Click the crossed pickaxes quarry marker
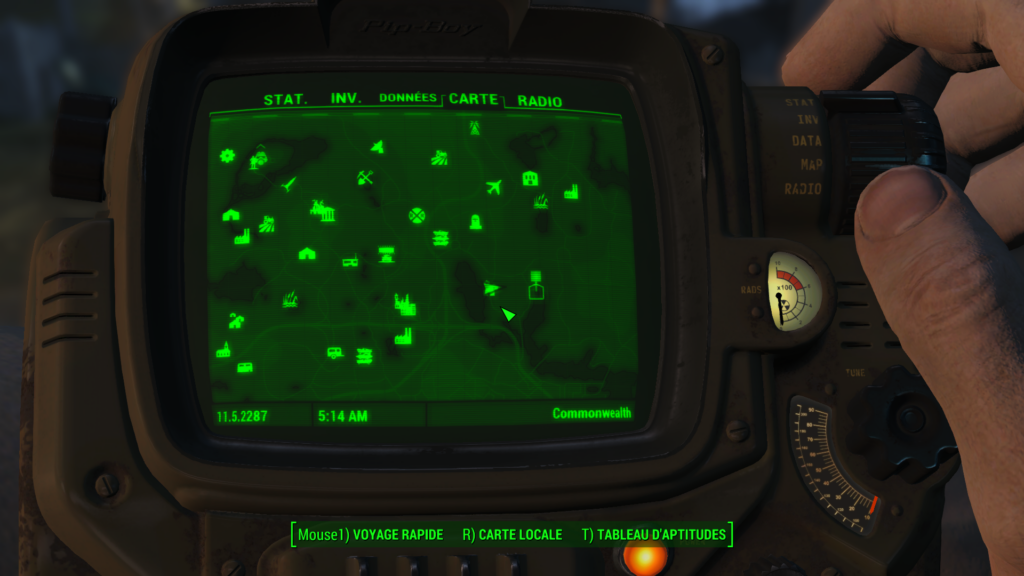The image size is (1024, 576). click(x=365, y=178)
